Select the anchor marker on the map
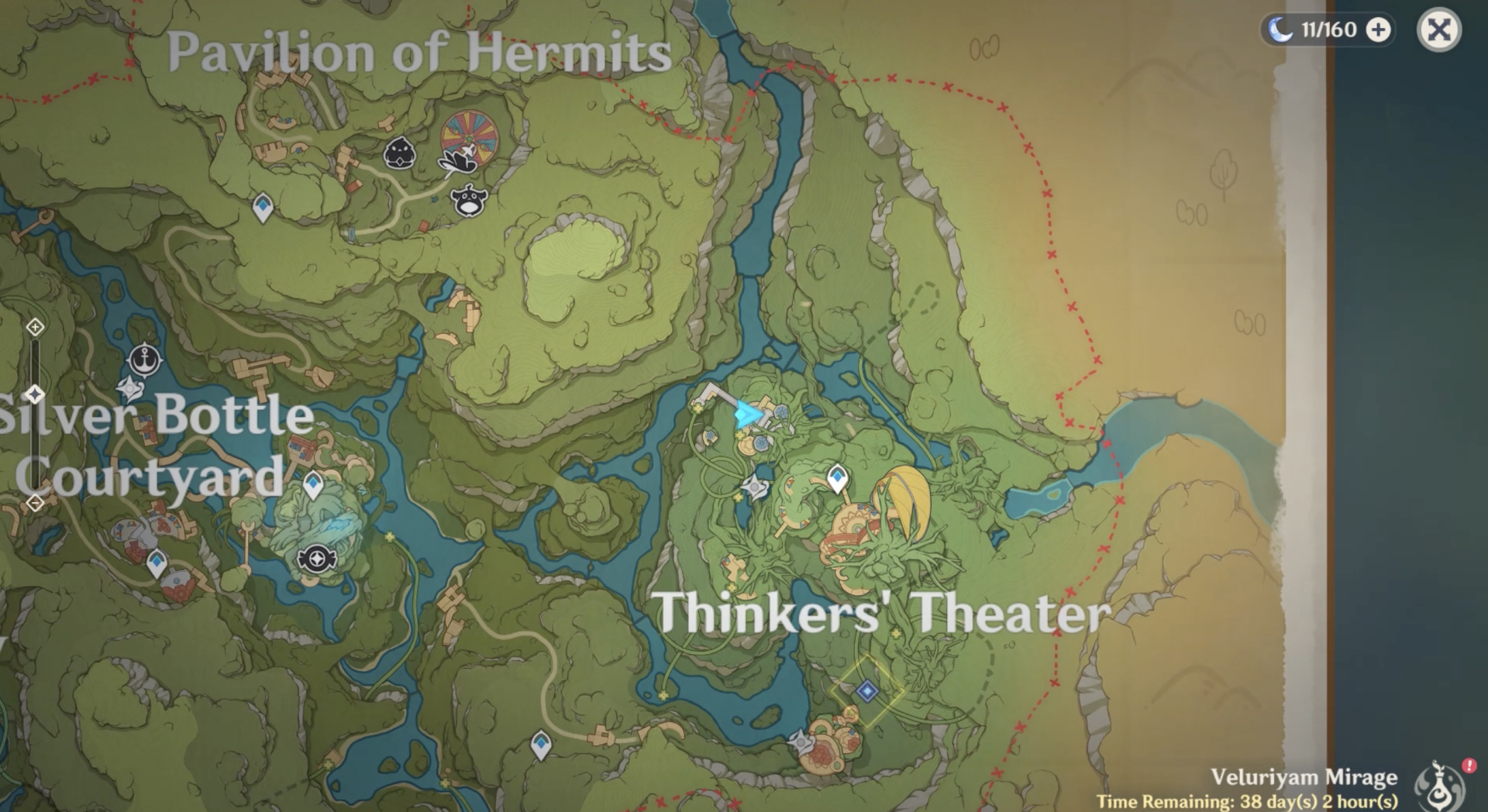The height and width of the screenshot is (812, 1488). [x=144, y=360]
